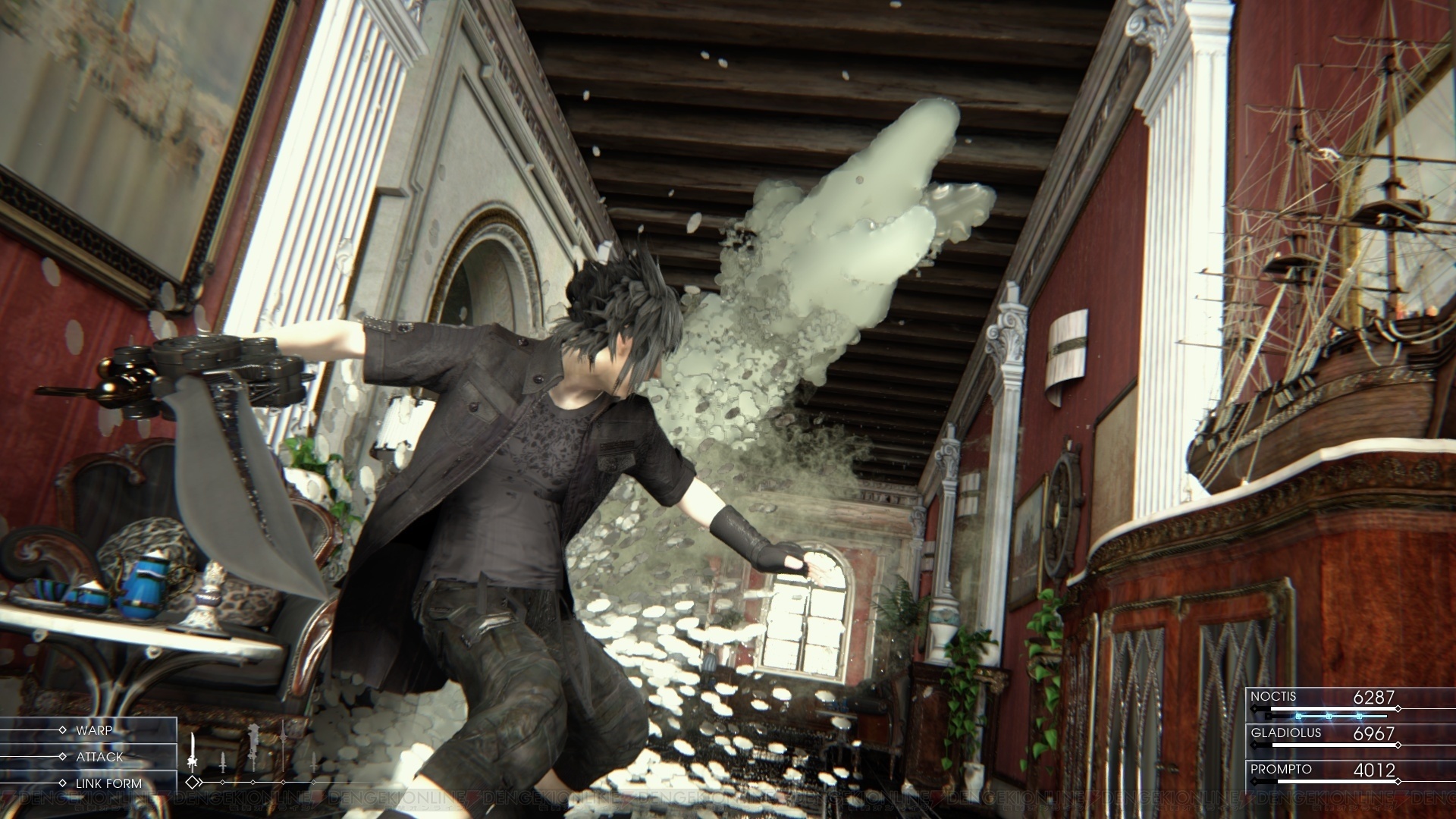
Task: Select the first small dagger weapon icon
Action: (223, 762)
